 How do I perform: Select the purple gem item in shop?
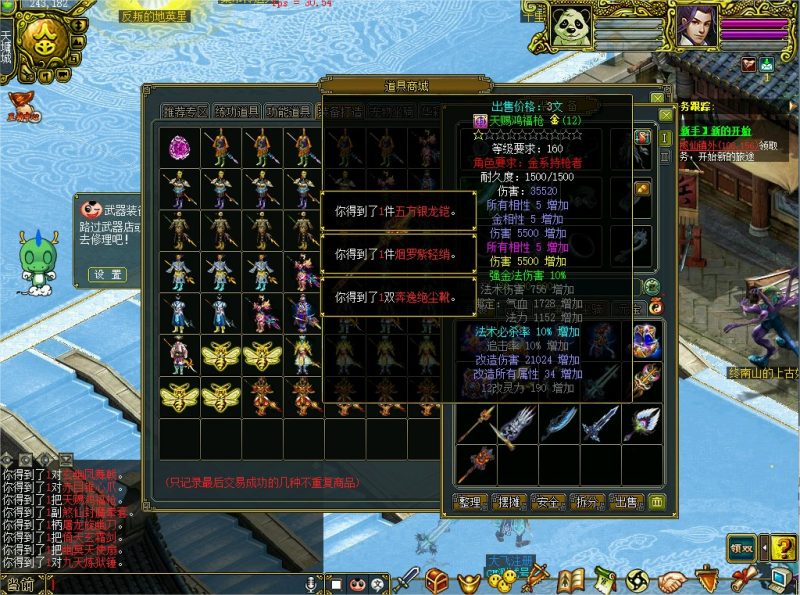[181, 148]
